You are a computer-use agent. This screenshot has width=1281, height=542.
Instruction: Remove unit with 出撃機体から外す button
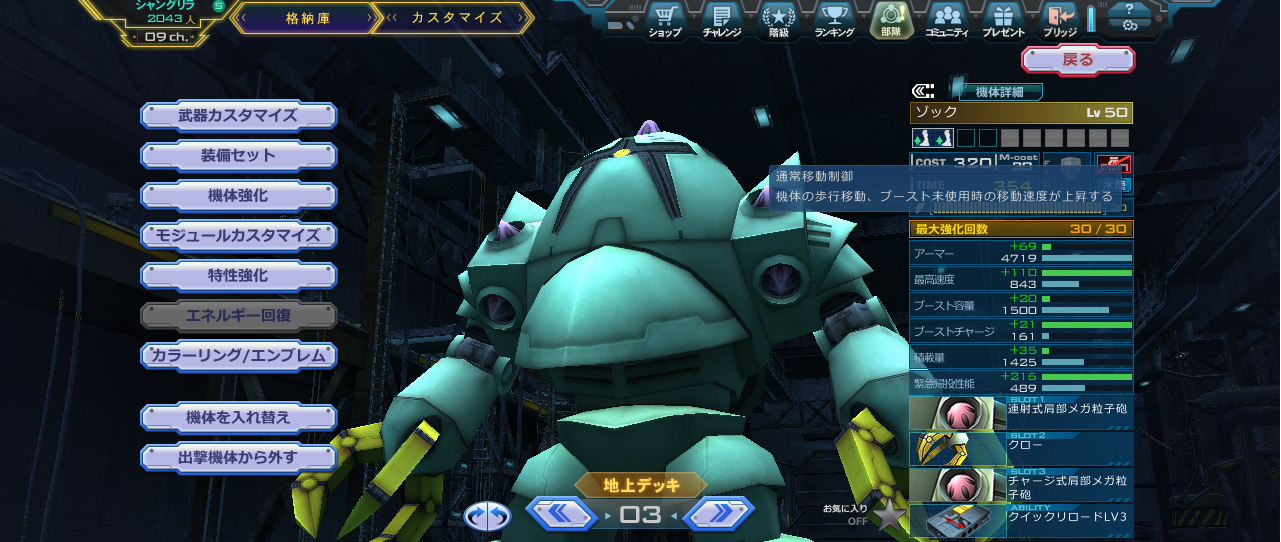click(x=238, y=458)
